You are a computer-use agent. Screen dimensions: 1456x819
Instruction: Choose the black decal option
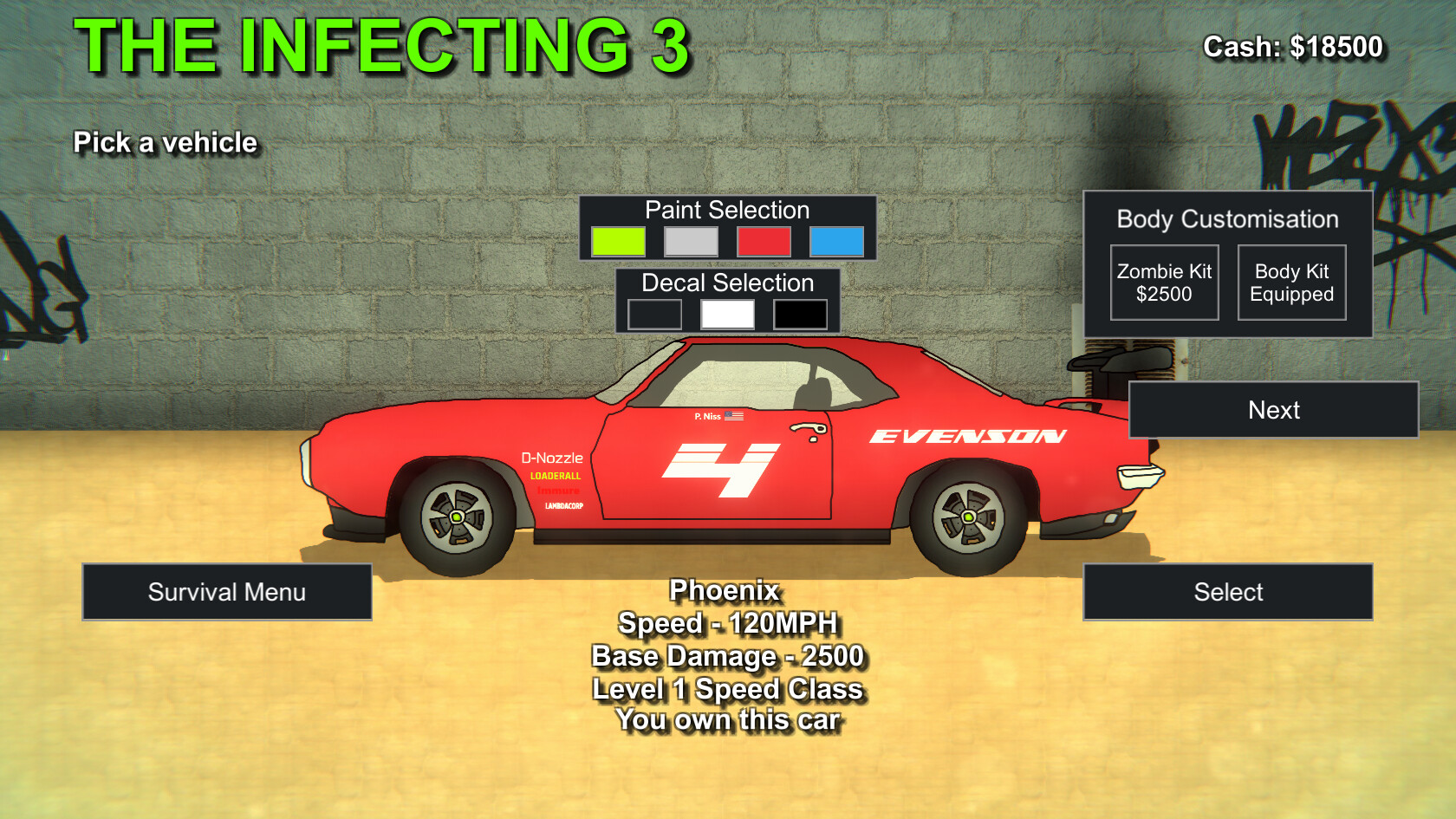(799, 312)
